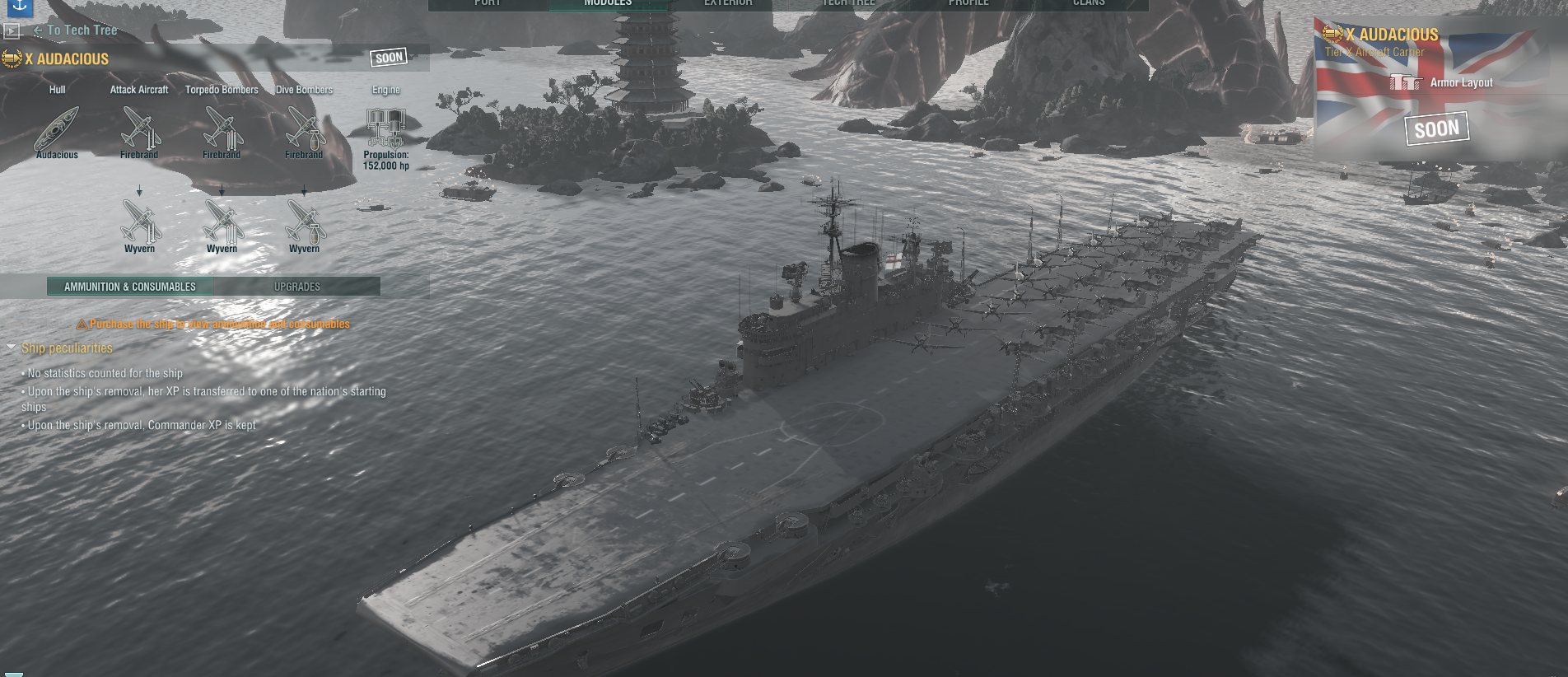Go to the Clans tab

[1089, 3]
